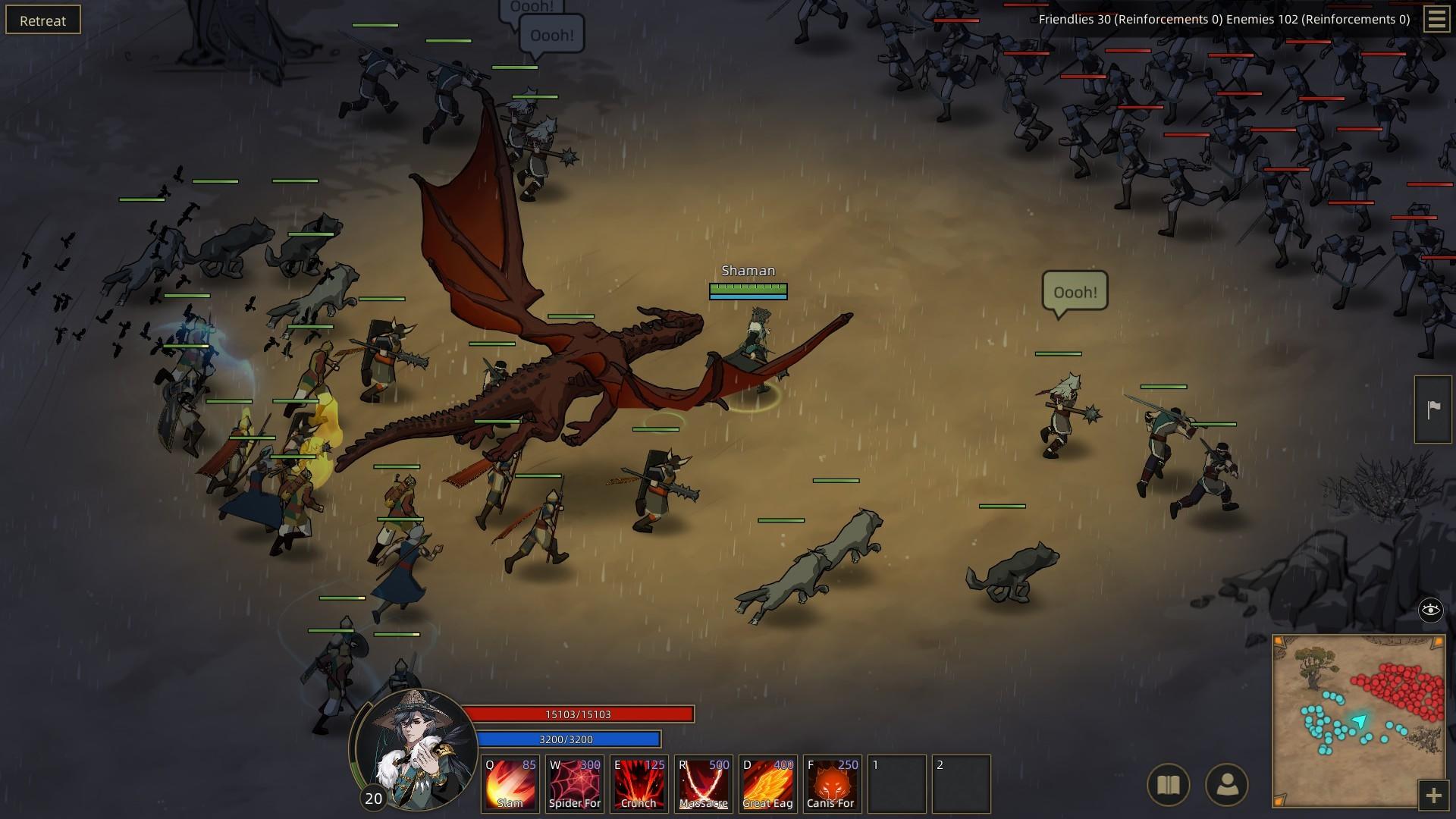1456x819 pixels.
Task: Click the blue mana bar reading 3200/3200
Action: coord(568,739)
